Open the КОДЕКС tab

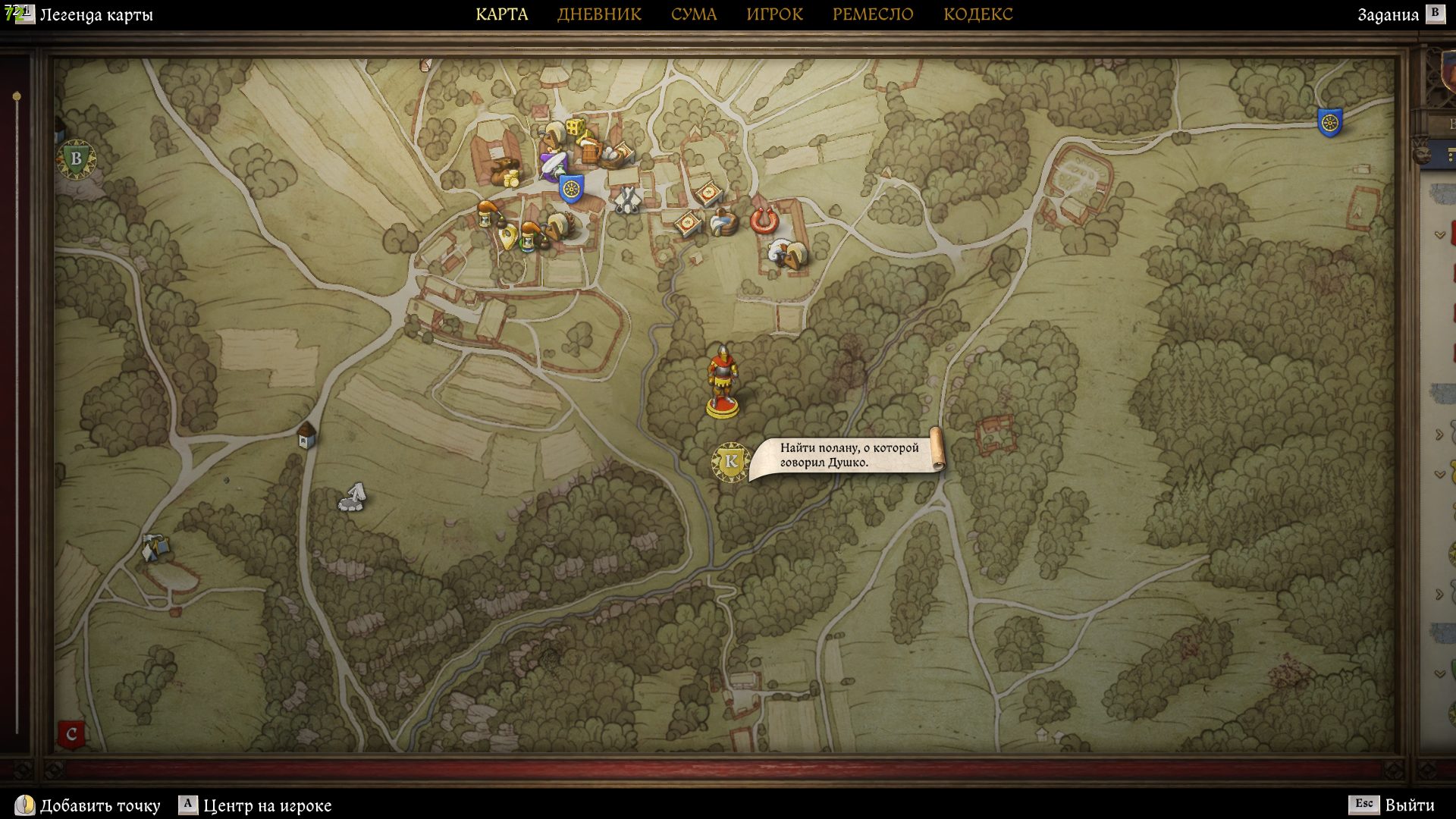point(977,14)
